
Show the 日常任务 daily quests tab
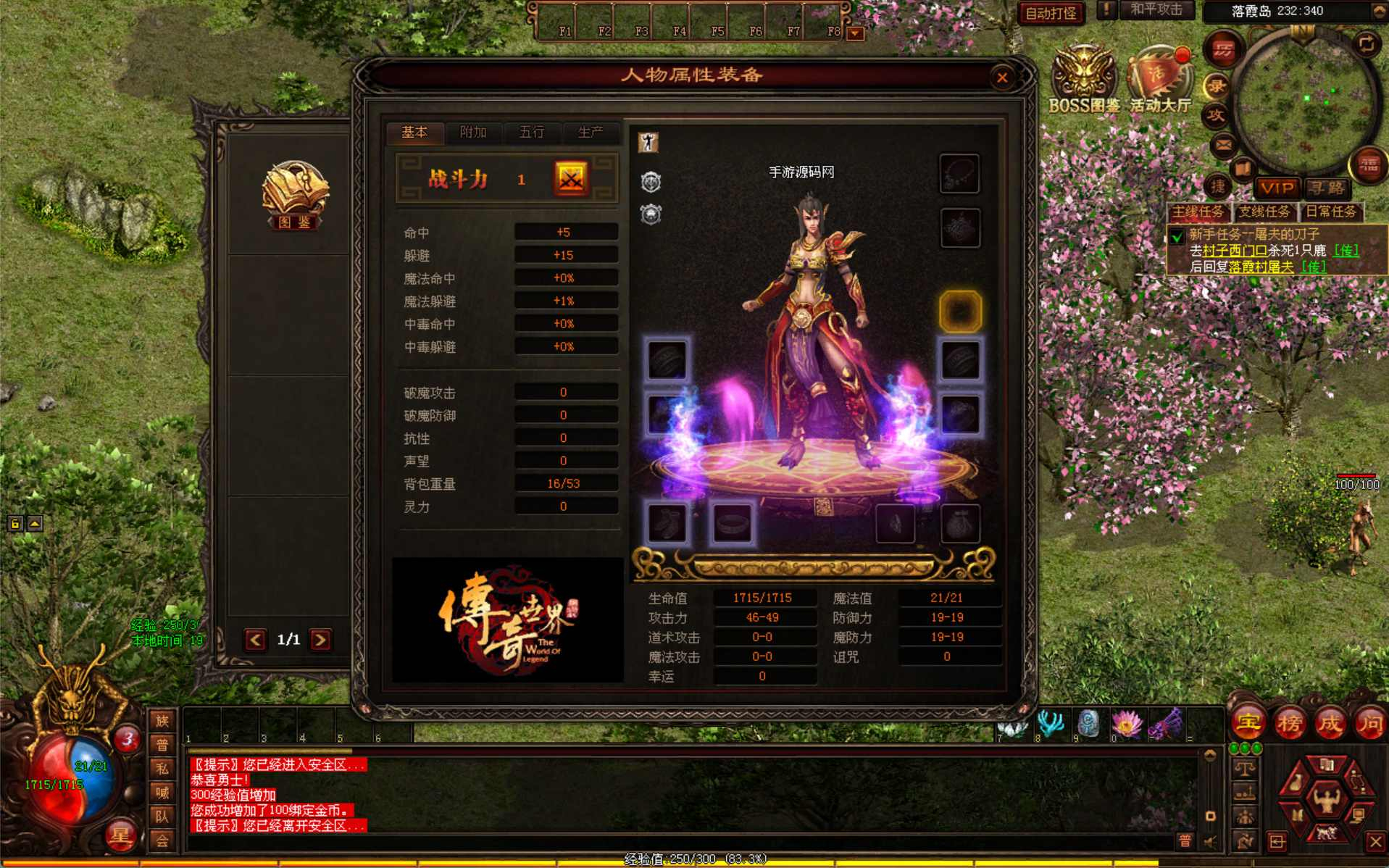[x=1331, y=212]
